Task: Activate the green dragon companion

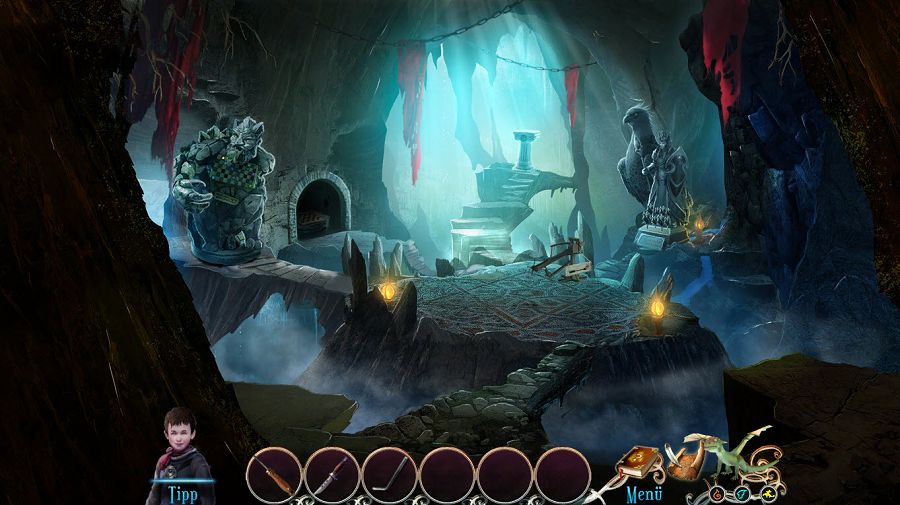Action: (735, 456)
